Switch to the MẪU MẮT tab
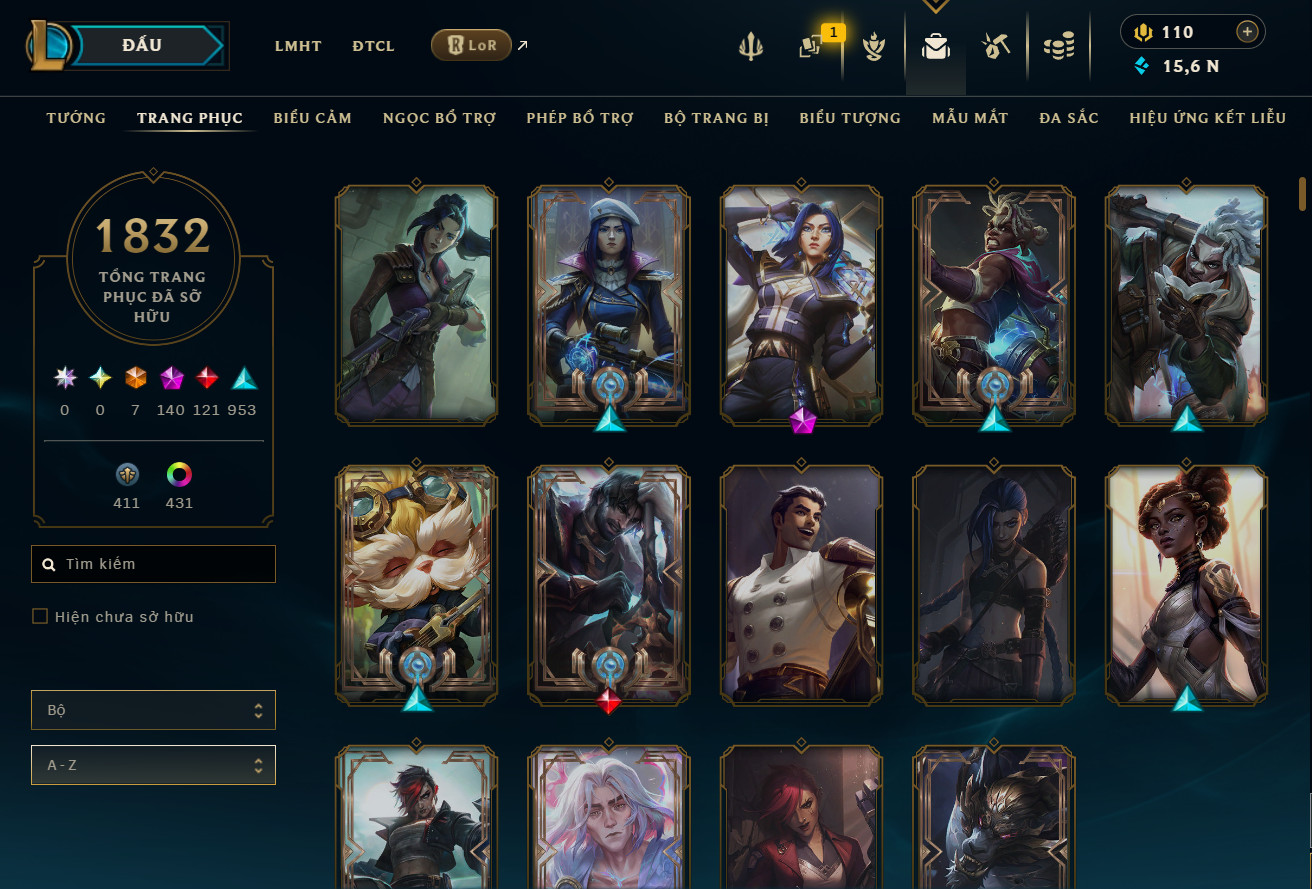This screenshot has height=889, width=1312. (x=970, y=118)
